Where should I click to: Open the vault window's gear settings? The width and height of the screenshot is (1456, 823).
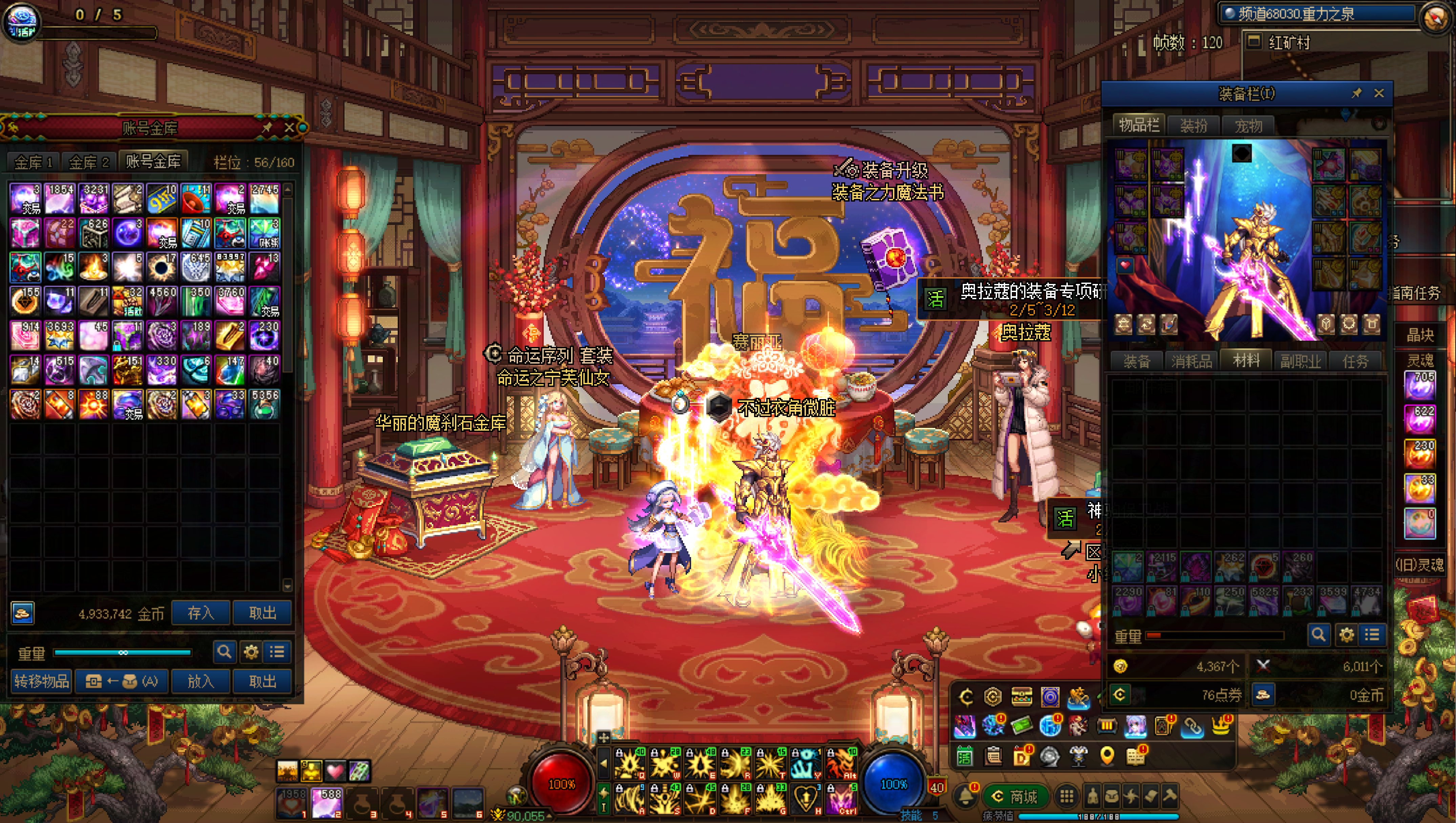point(251,652)
